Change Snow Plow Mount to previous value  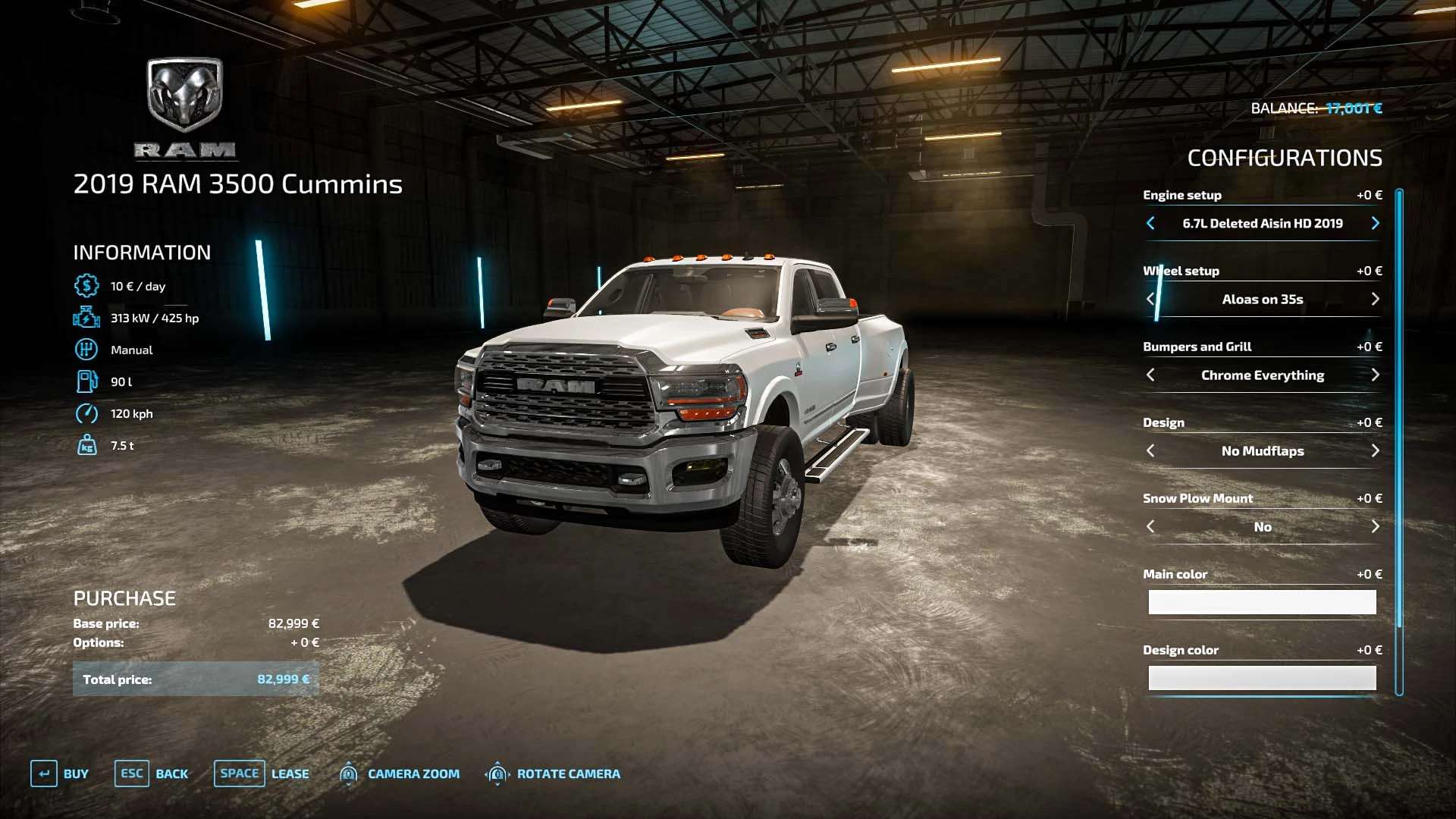[1150, 526]
